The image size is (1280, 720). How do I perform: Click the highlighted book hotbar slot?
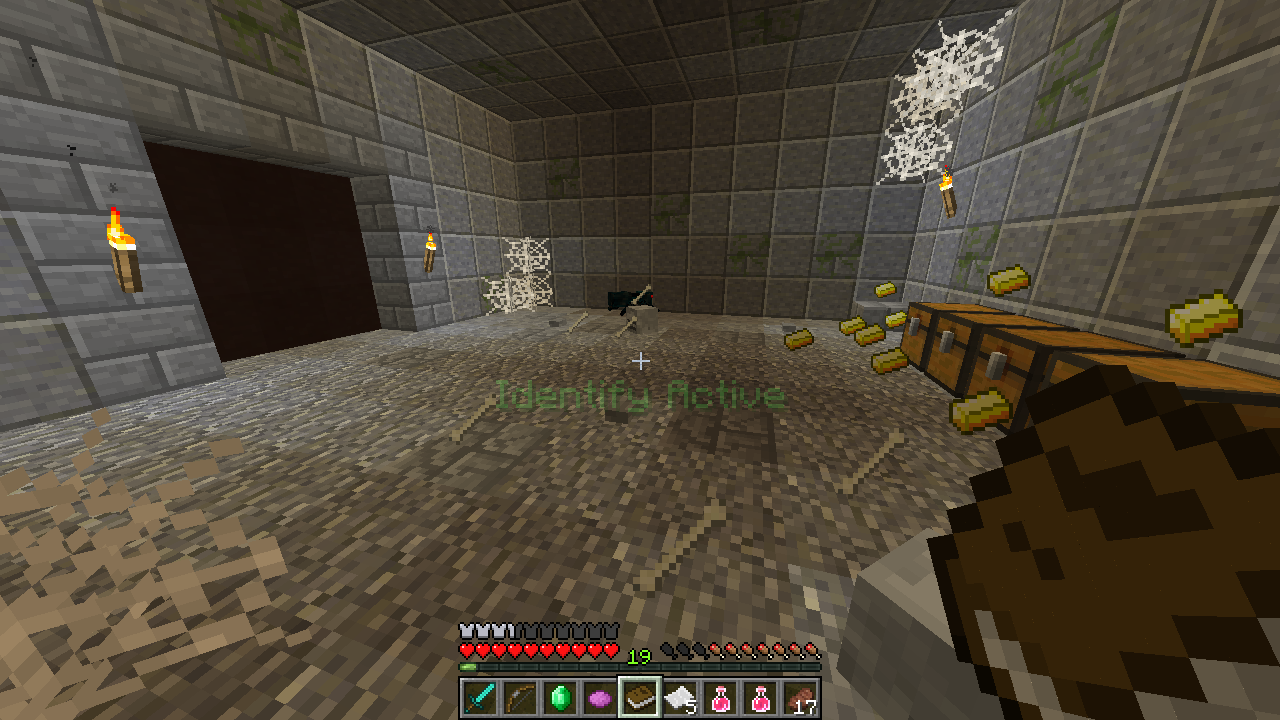640,698
